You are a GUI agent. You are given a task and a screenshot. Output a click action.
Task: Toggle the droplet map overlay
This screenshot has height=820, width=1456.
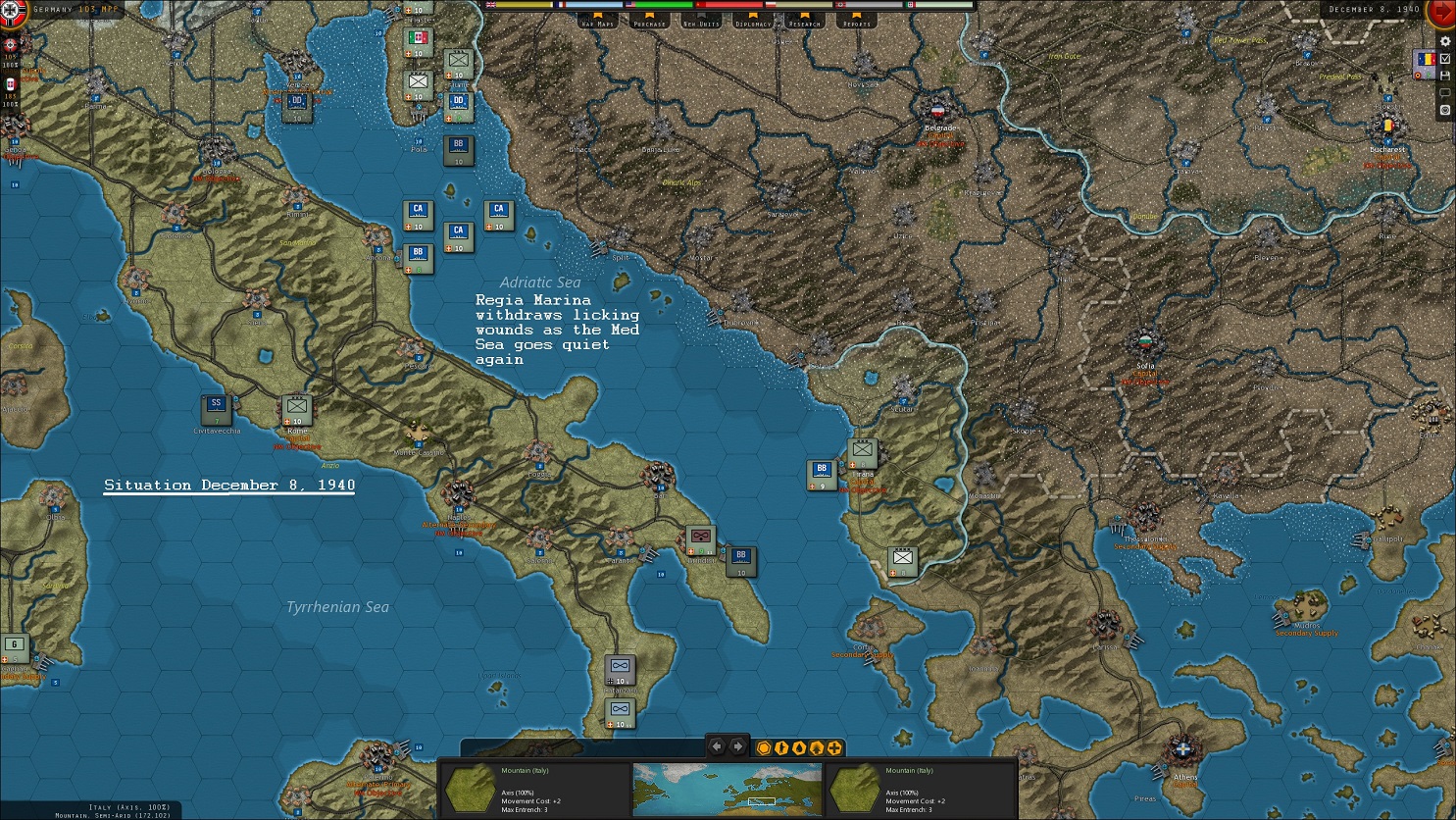(799, 748)
